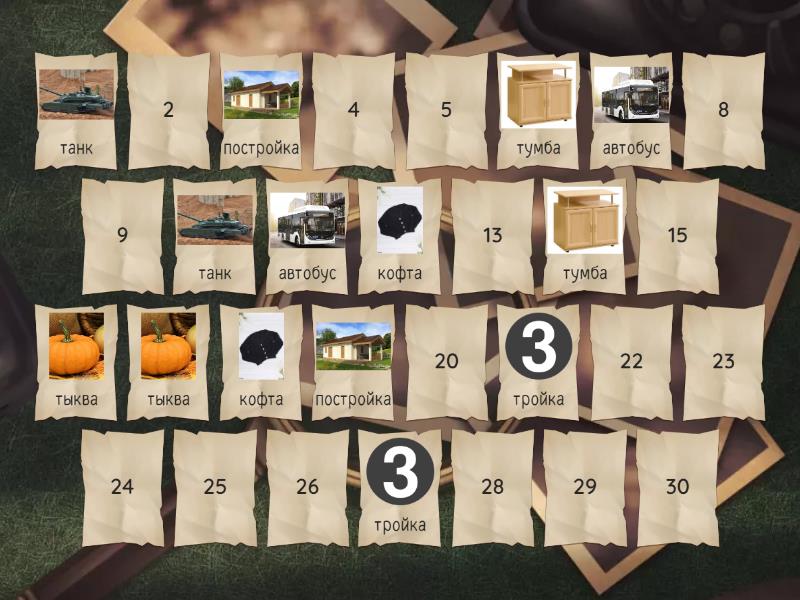
Task: Flip card number 28
Action: 492,488
